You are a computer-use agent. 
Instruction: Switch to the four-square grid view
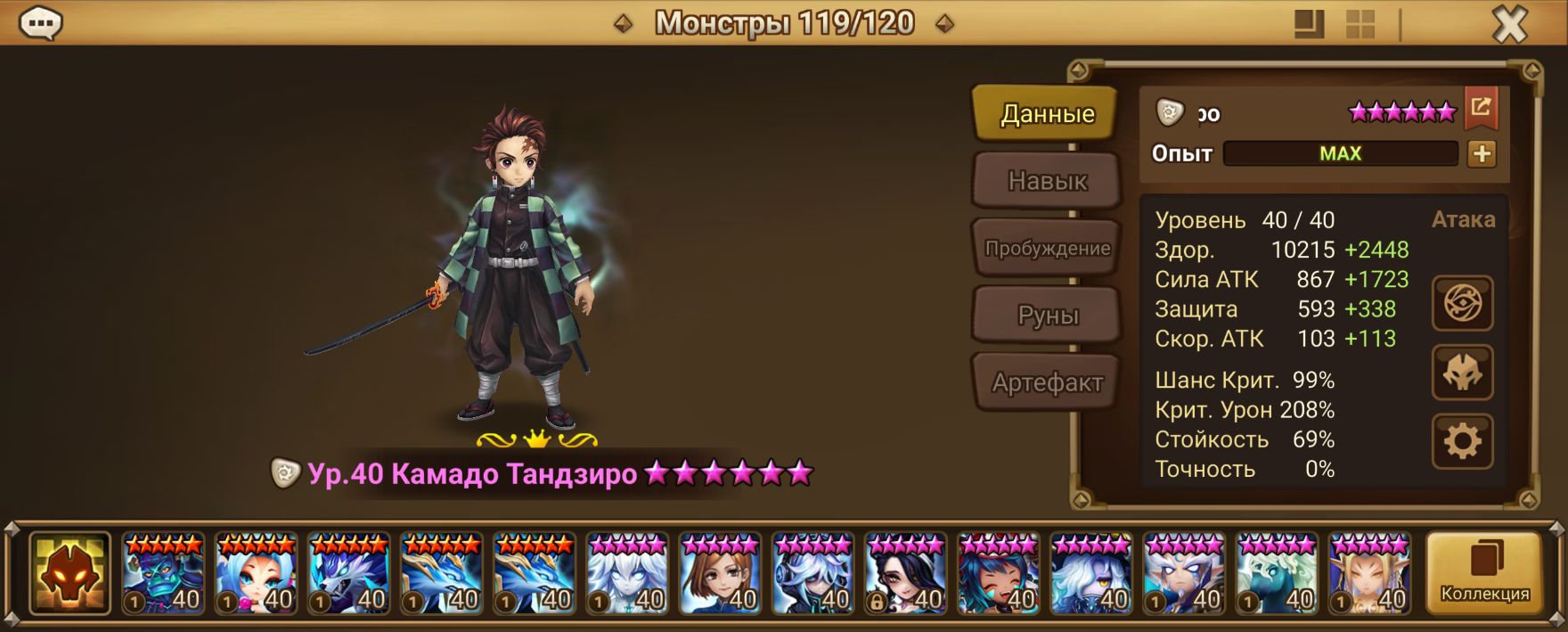coord(1360,25)
